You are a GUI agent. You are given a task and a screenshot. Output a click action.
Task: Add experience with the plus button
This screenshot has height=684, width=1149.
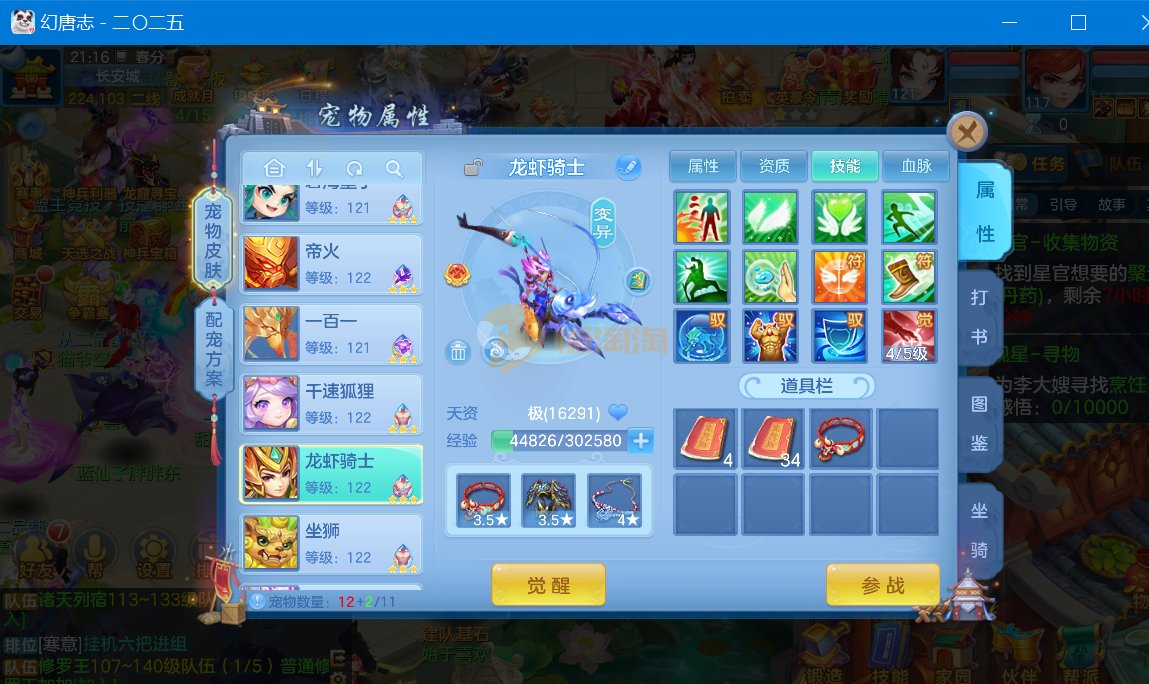pos(641,441)
